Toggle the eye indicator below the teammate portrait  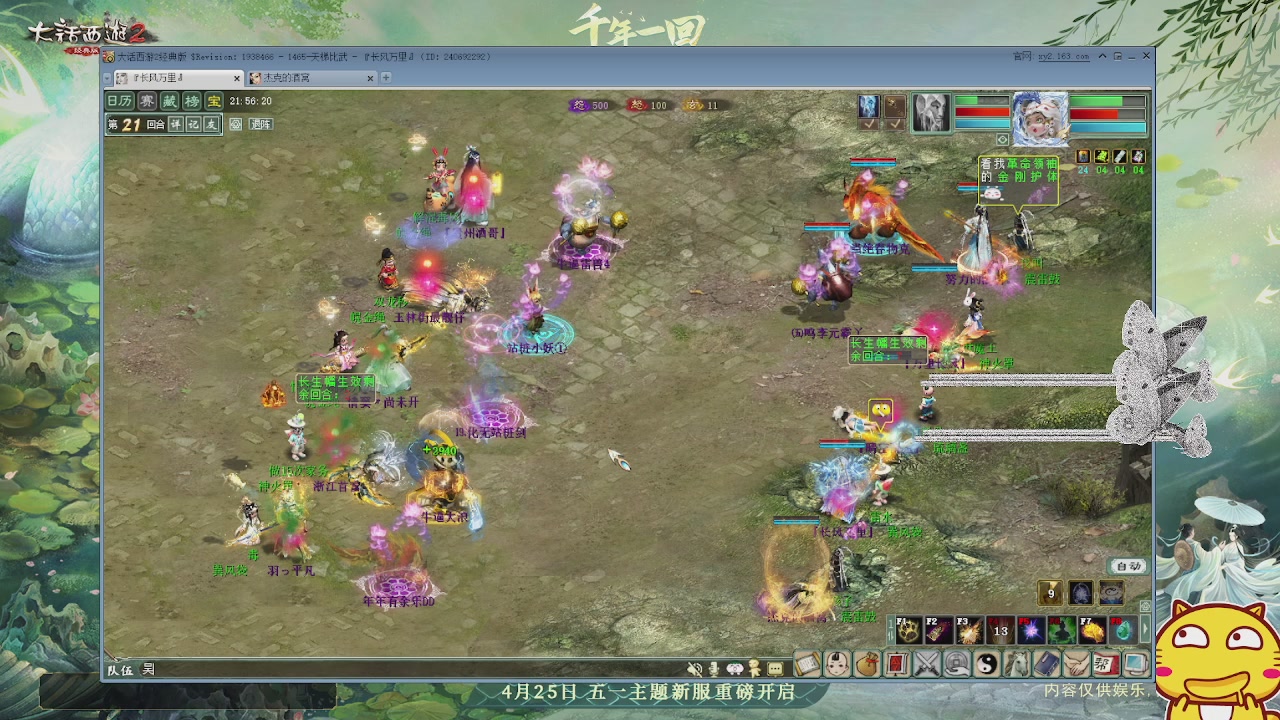(x=1002, y=139)
